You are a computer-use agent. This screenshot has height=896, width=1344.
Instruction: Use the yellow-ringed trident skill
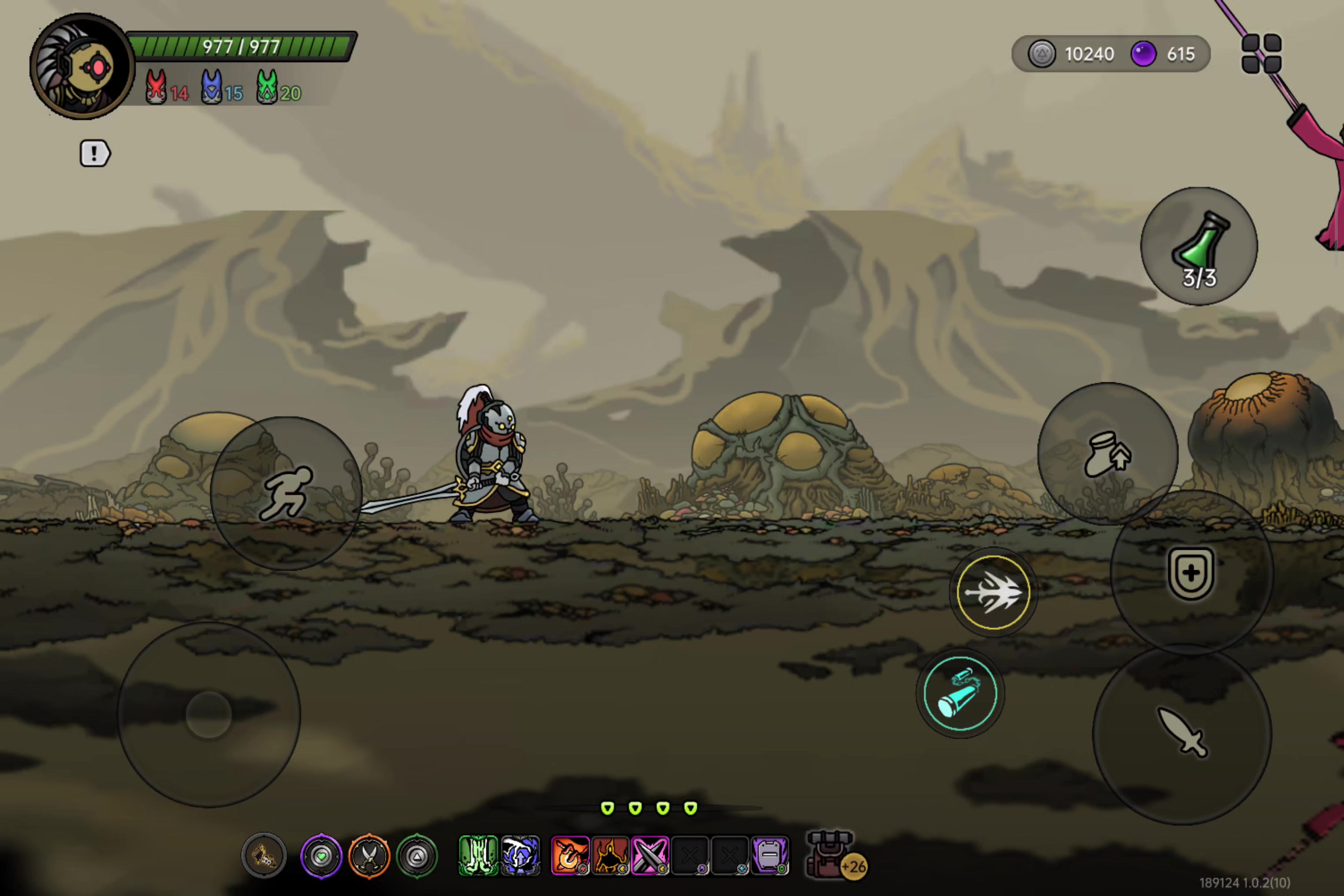(x=993, y=592)
